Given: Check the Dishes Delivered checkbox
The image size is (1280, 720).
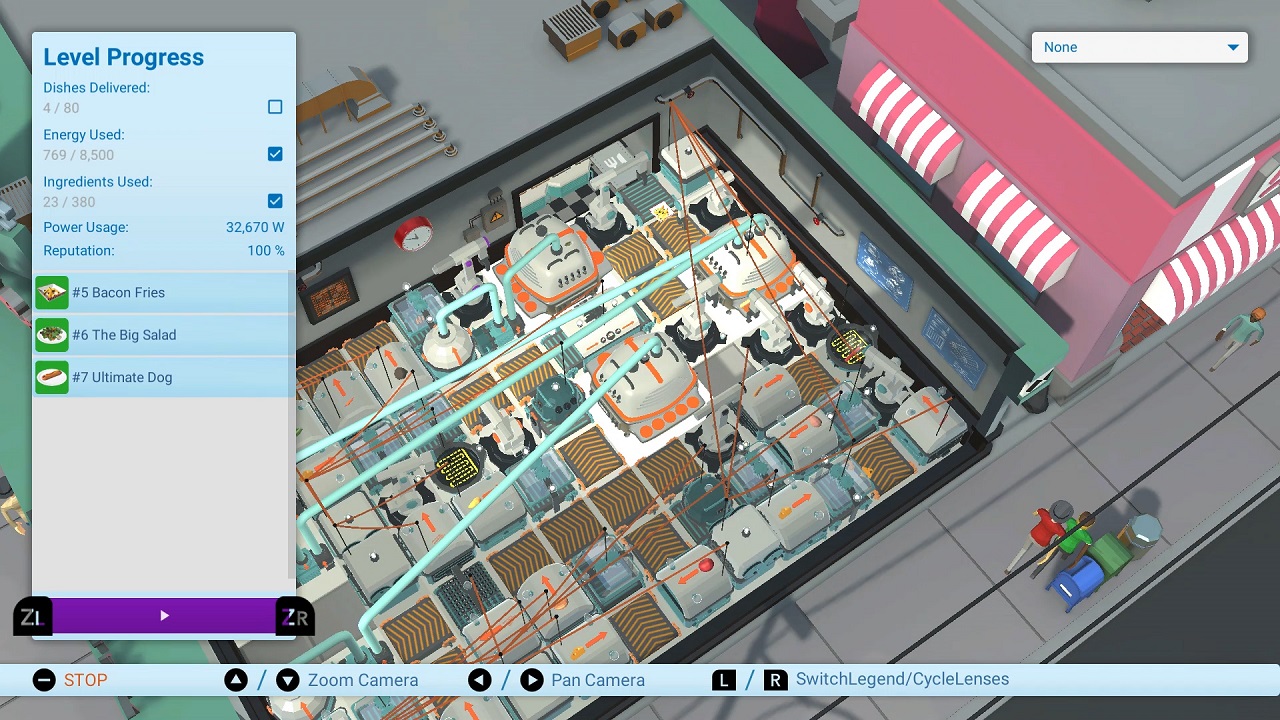Looking at the screenshot, I should [275, 107].
